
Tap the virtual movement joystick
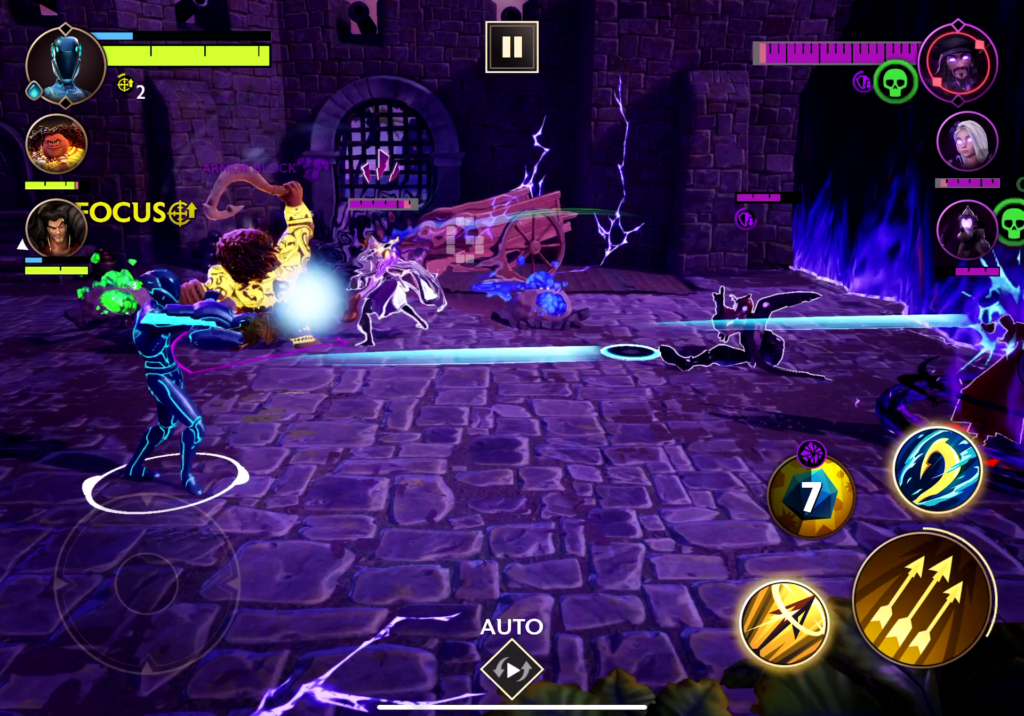click(146, 583)
